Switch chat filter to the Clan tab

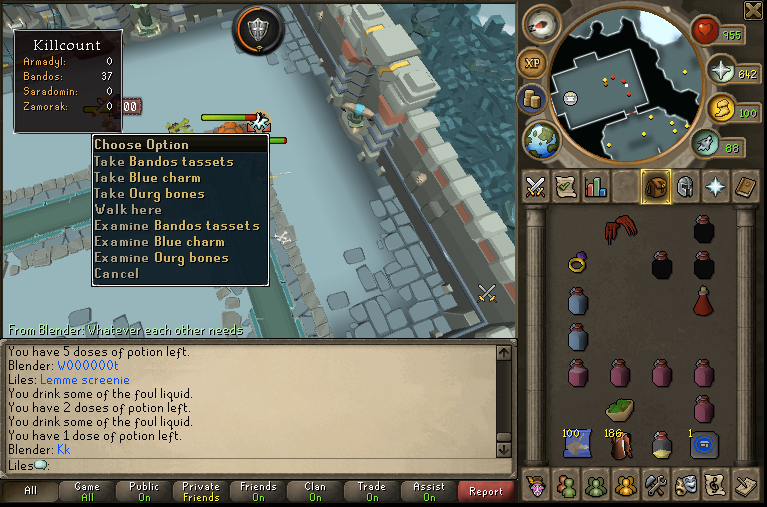pos(315,491)
